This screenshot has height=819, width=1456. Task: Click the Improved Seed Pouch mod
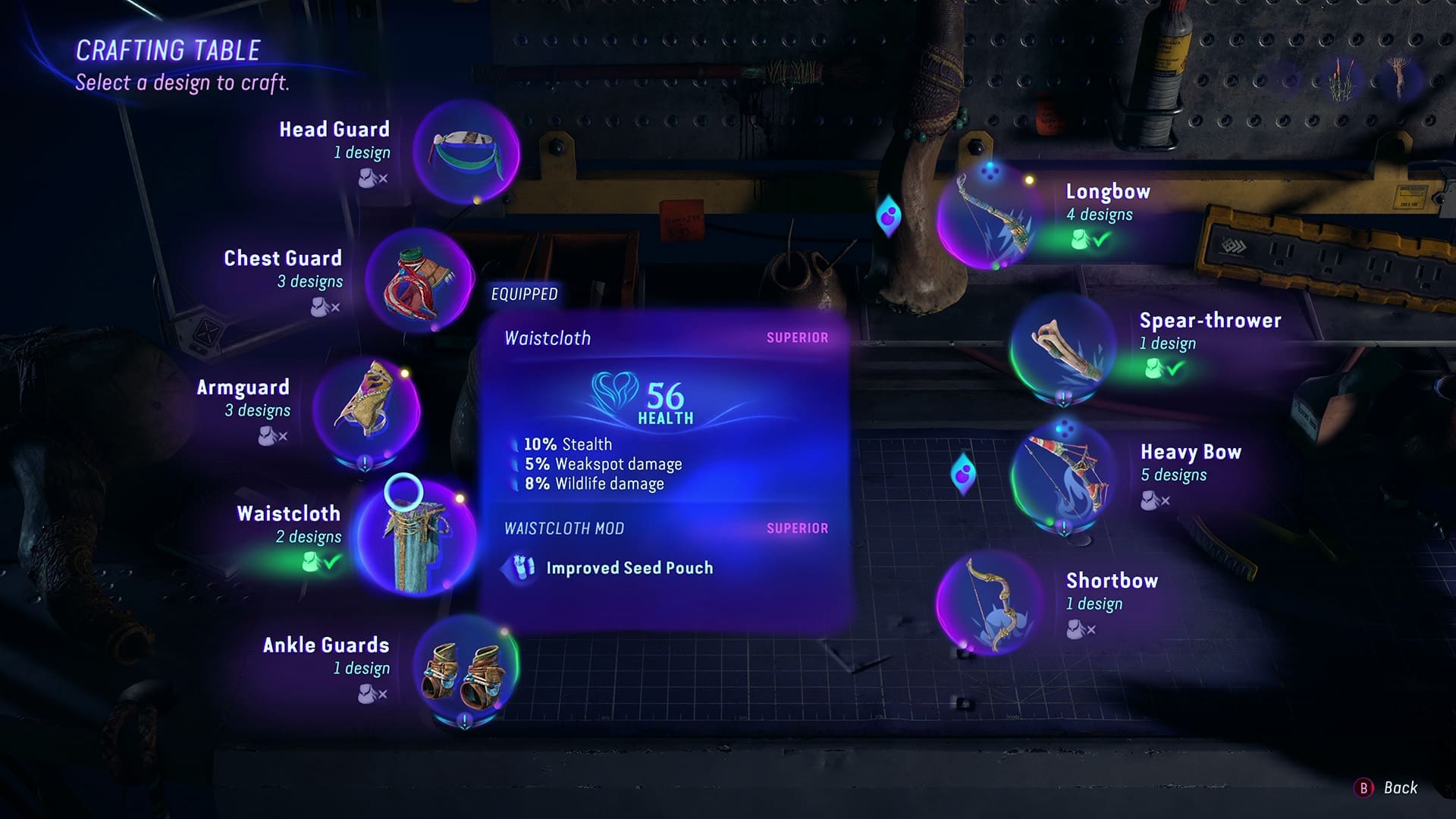tap(629, 568)
